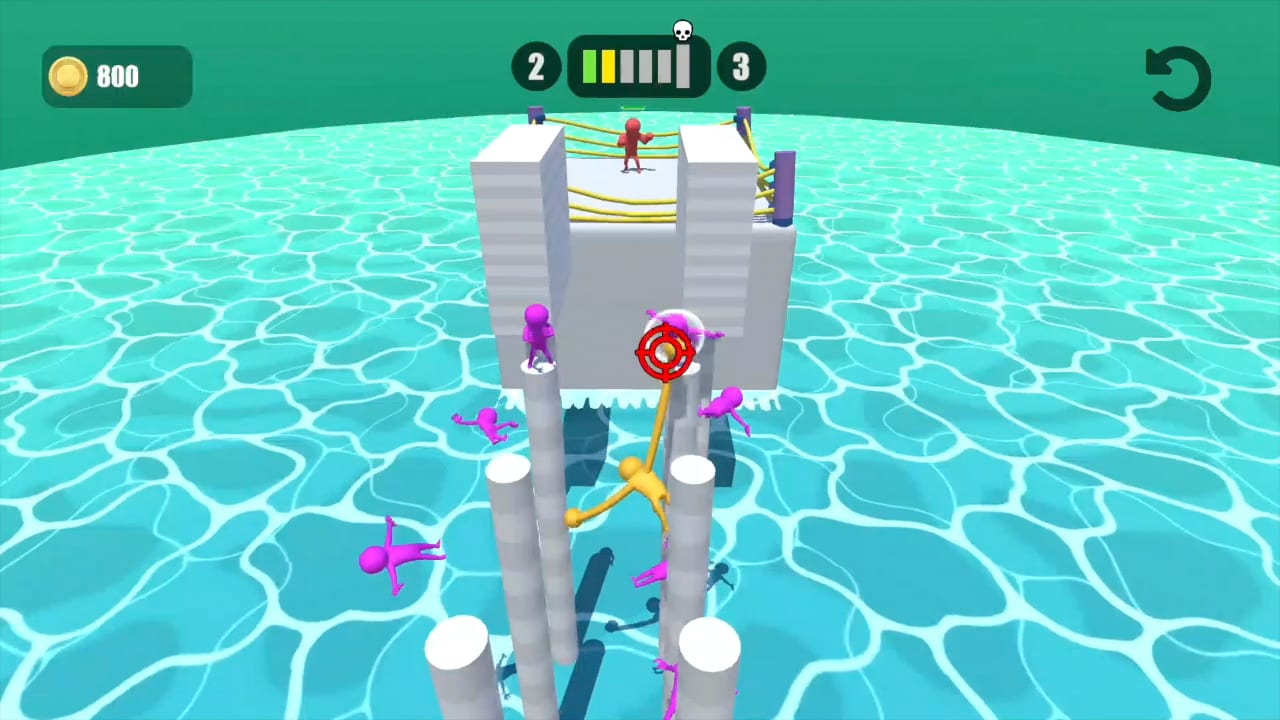
Task: Click the level progress bar panel
Action: tap(638, 66)
